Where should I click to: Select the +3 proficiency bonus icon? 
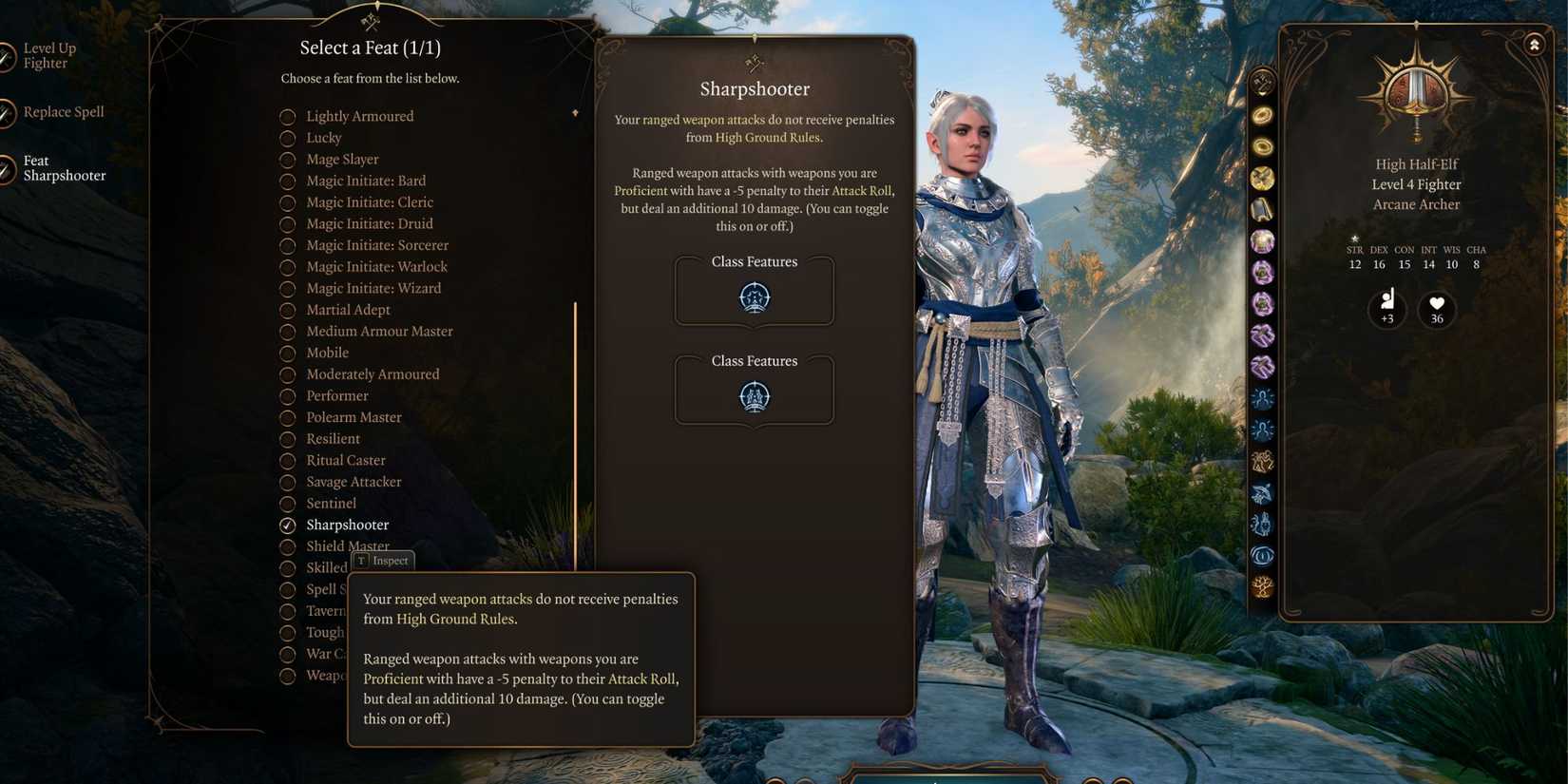click(1386, 309)
